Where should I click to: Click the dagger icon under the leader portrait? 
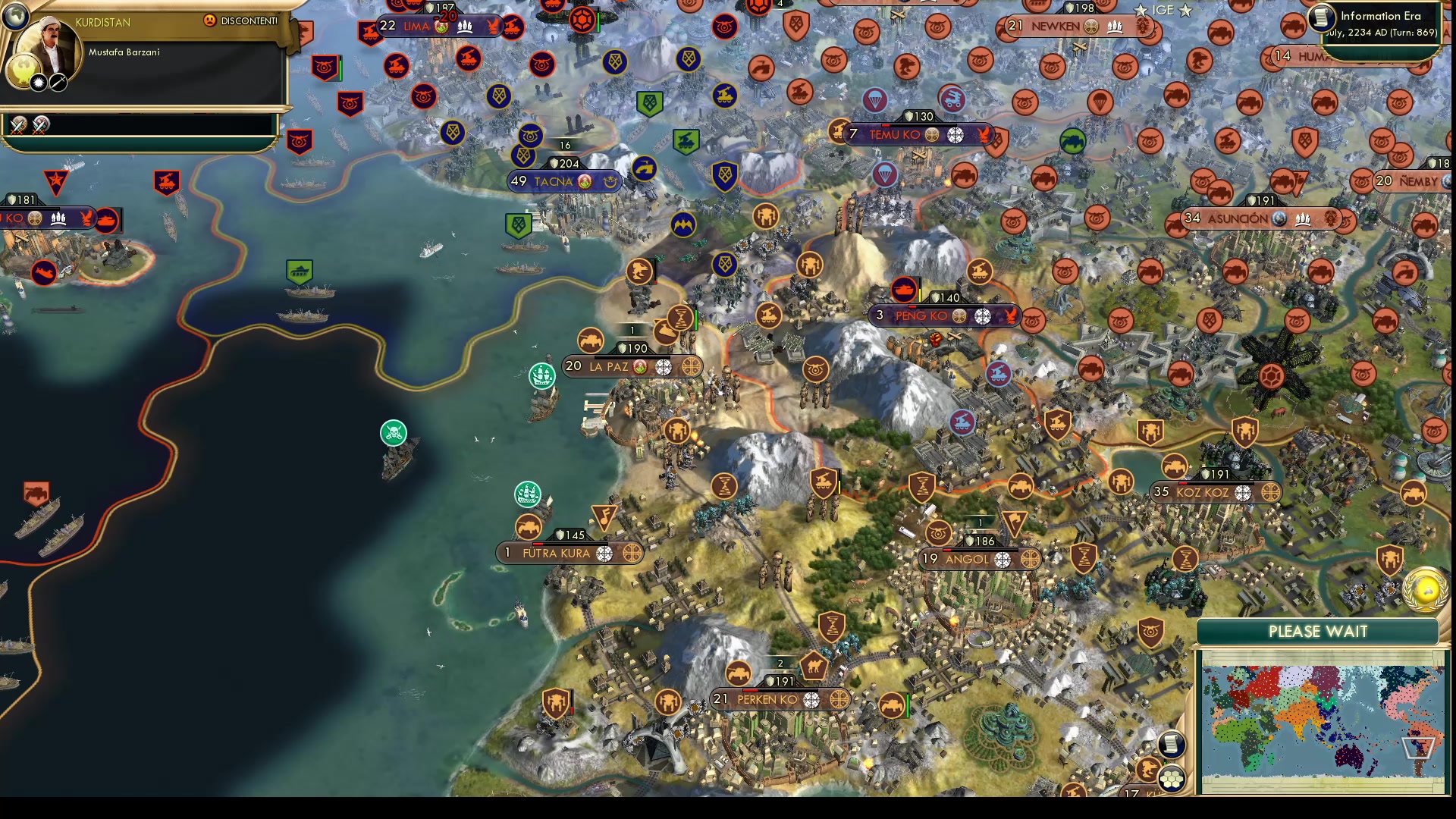tap(58, 82)
